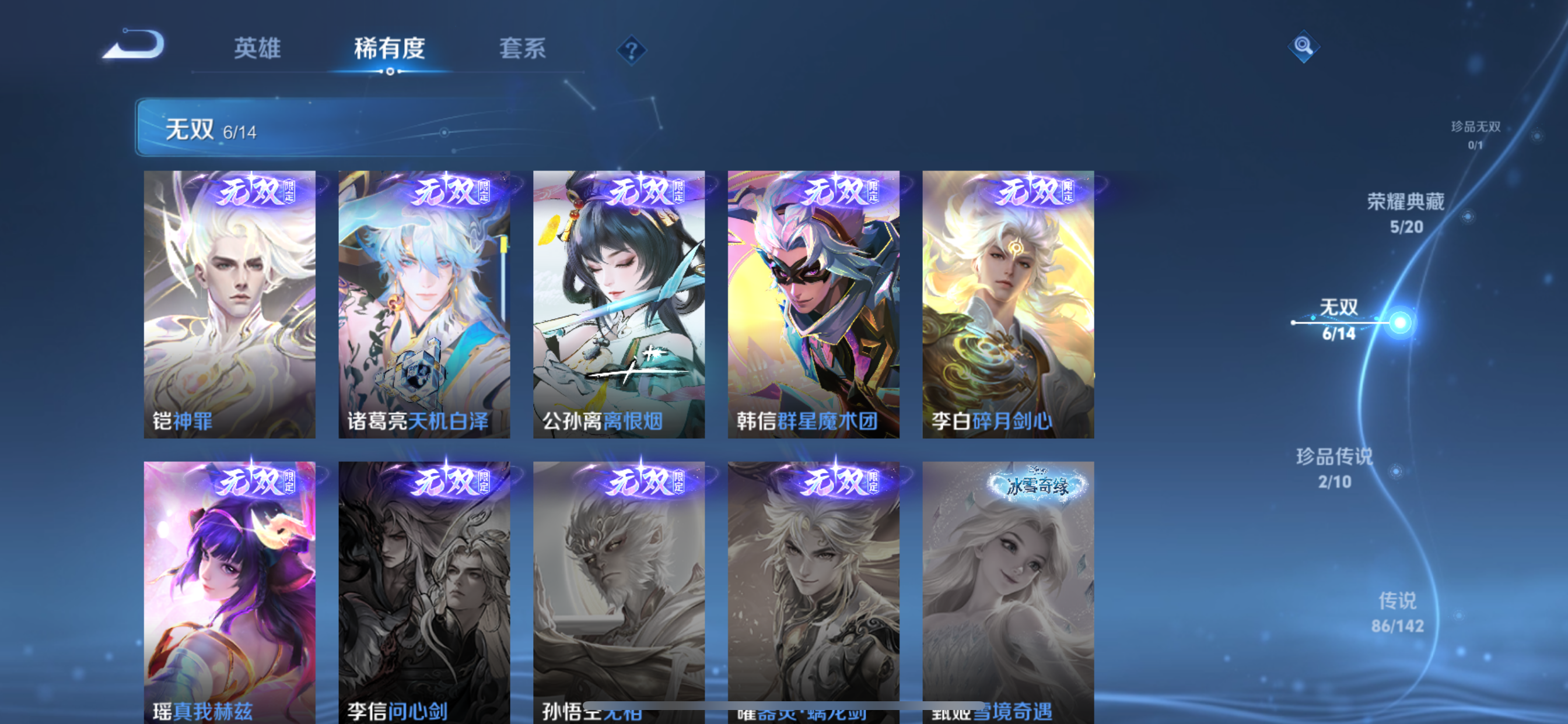
Task: Select 荣耀典藏 5/20 on the right
Action: (x=1406, y=214)
